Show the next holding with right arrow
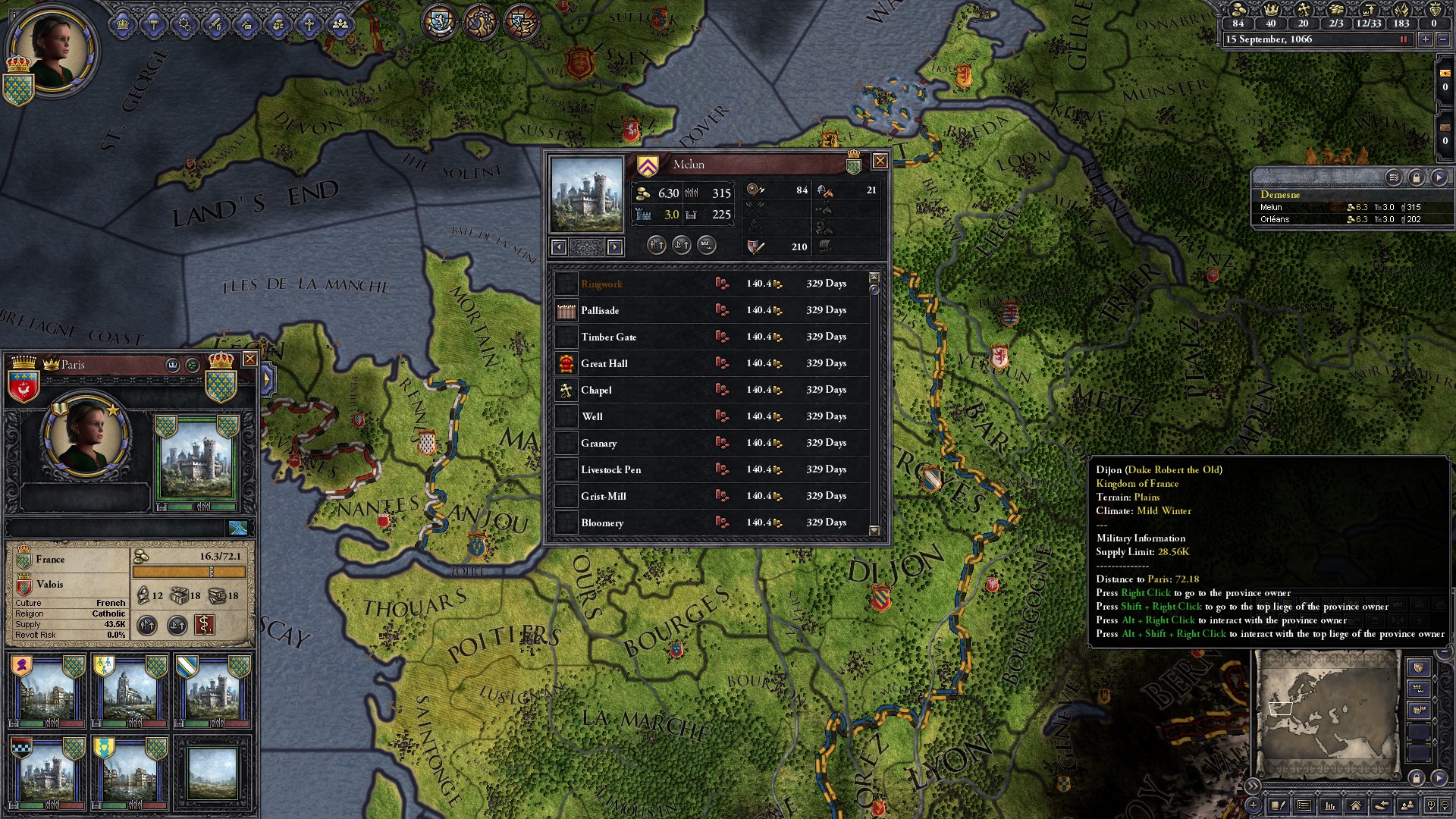The image size is (1456, 819). pyautogui.click(x=615, y=247)
